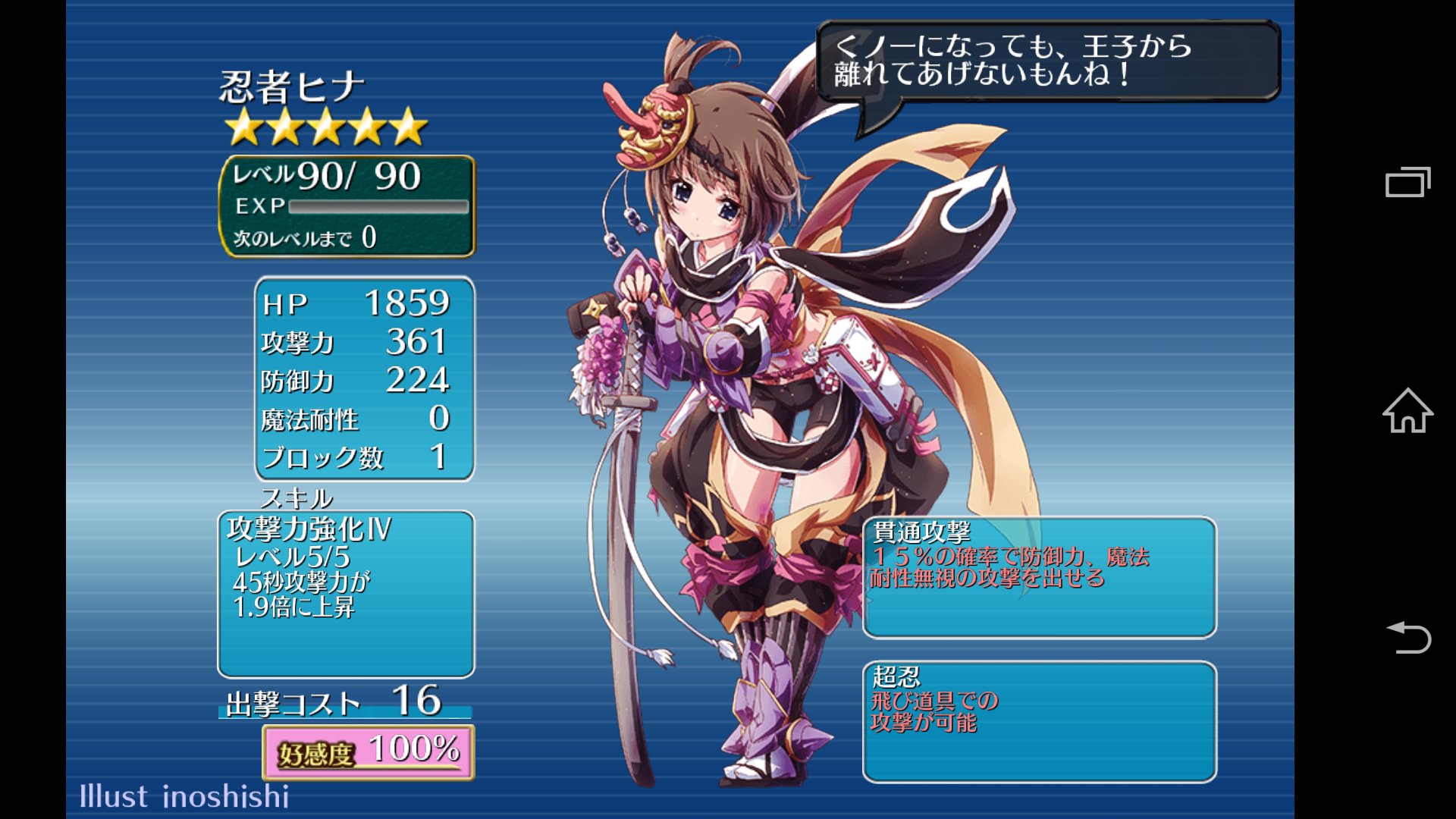
Task: Select the 攻撃力強化IV skill panel
Action: (346, 594)
